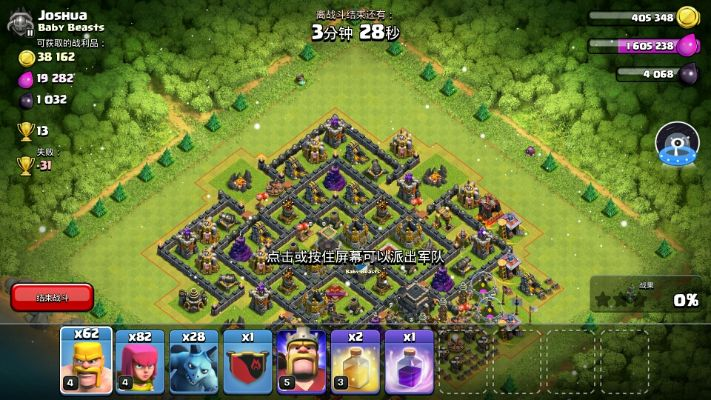This screenshot has width=711, height=400.
Task: Pick the Clan Castle reinforcements slot
Action: (x=247, y=361)
